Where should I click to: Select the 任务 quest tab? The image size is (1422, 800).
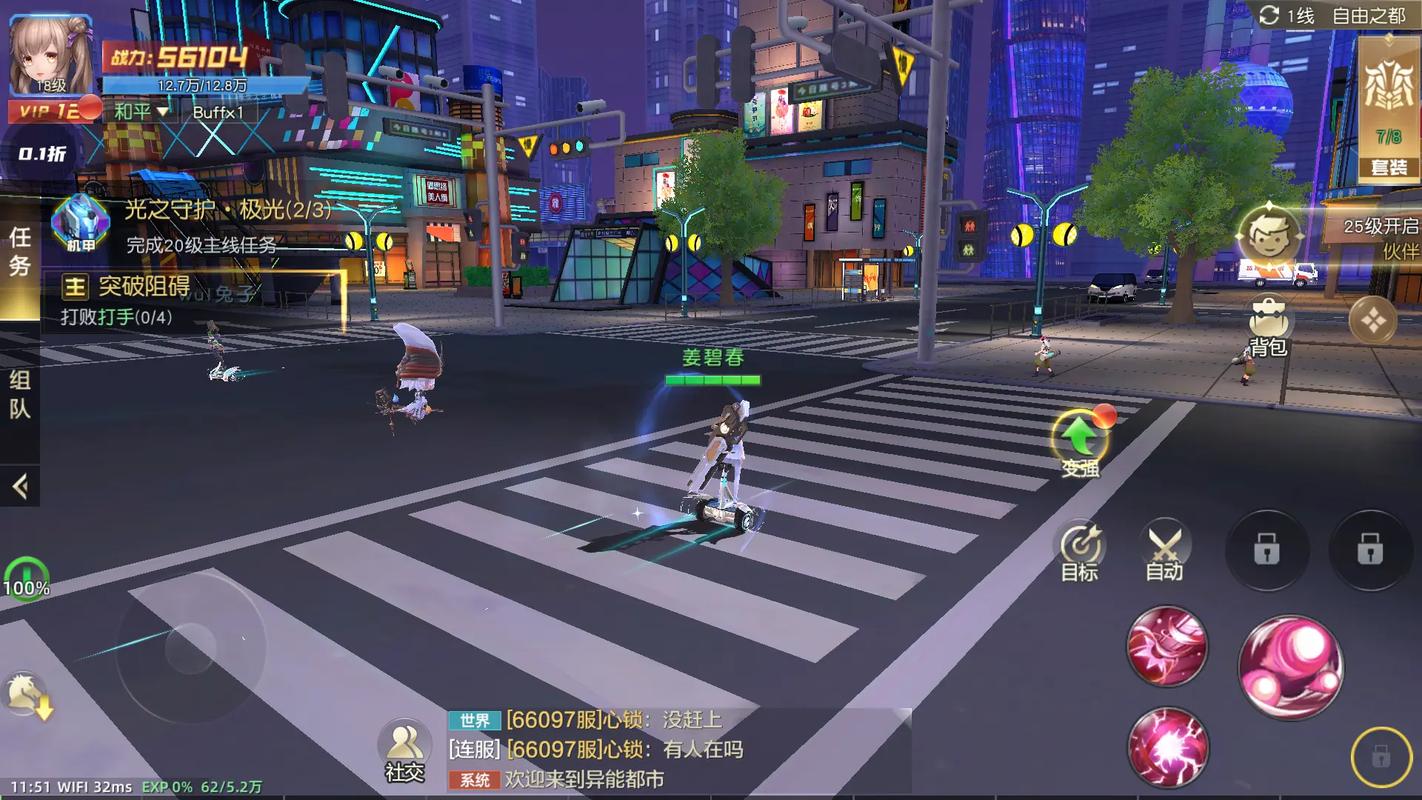tap(20, 252)
